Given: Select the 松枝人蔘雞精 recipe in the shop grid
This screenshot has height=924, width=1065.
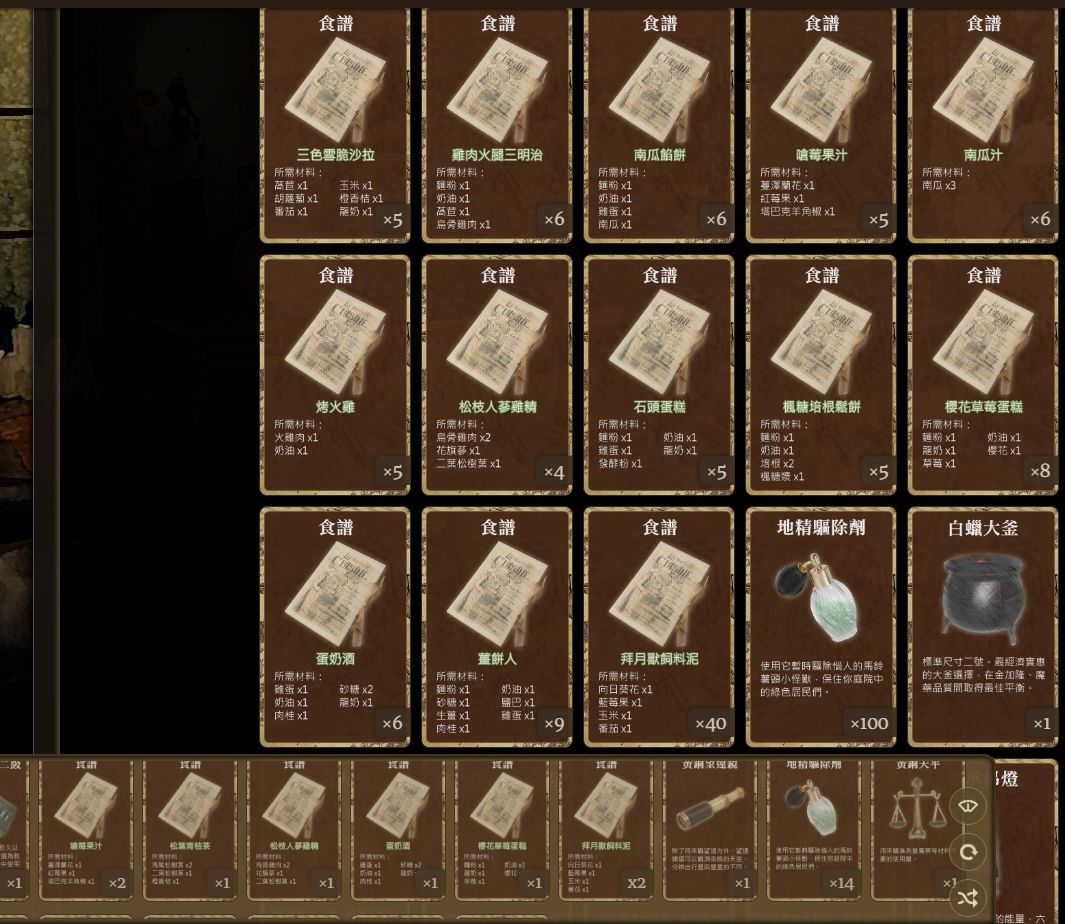Looking at the screenshot, I should click(x=497, y=375).
